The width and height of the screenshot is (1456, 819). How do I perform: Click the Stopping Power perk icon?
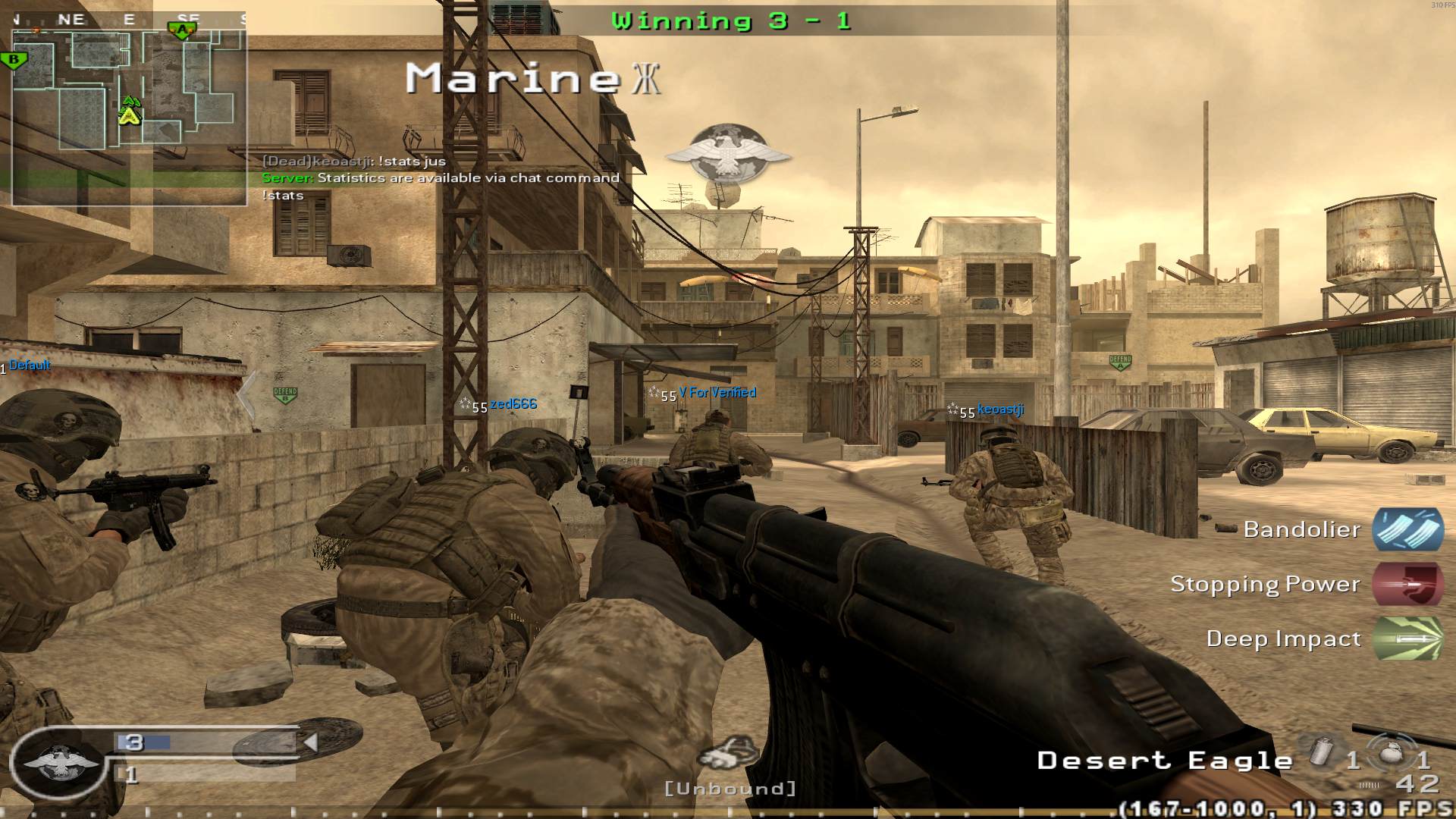pyautogui.click(x=1407, y=585)
